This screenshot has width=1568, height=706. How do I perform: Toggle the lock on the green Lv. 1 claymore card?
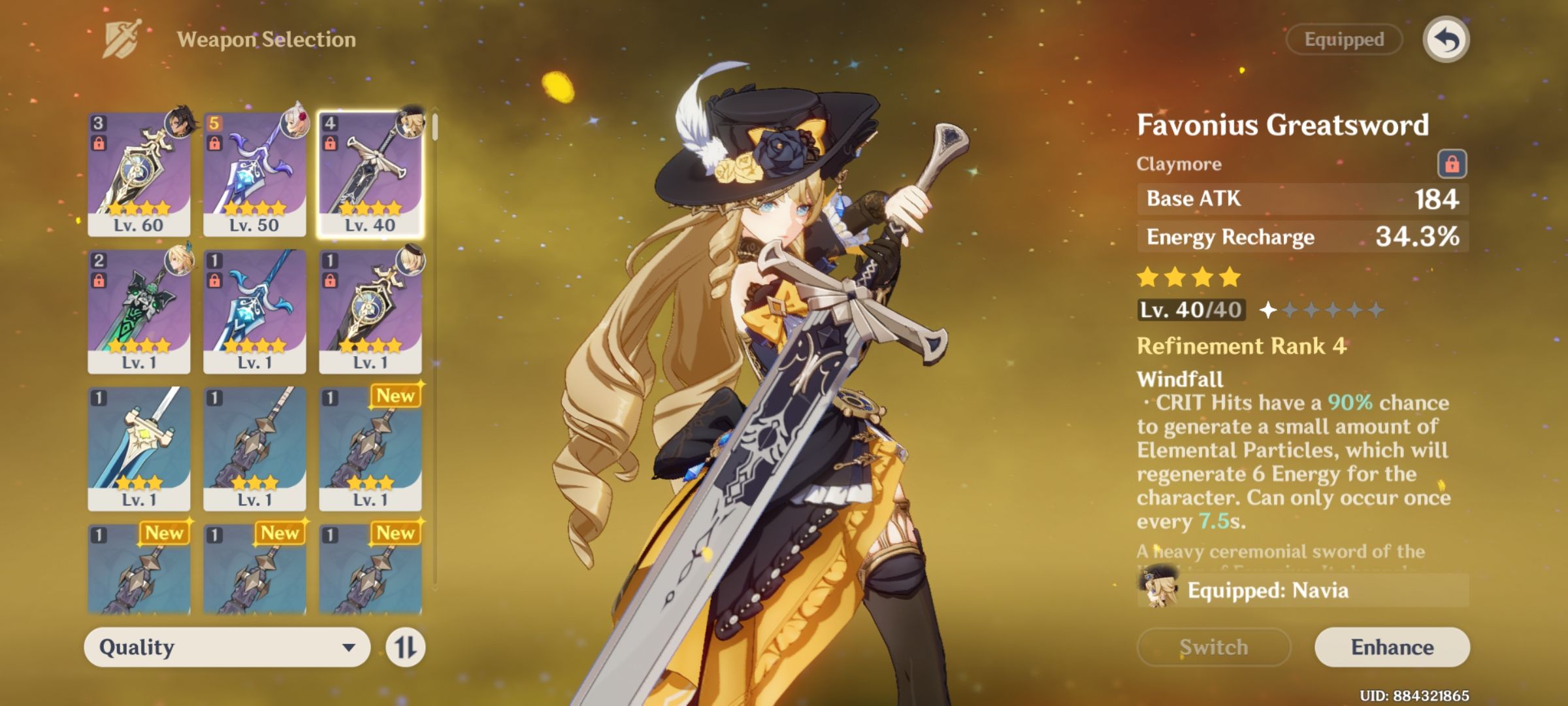pyautogui.click(x=101, y=280)
